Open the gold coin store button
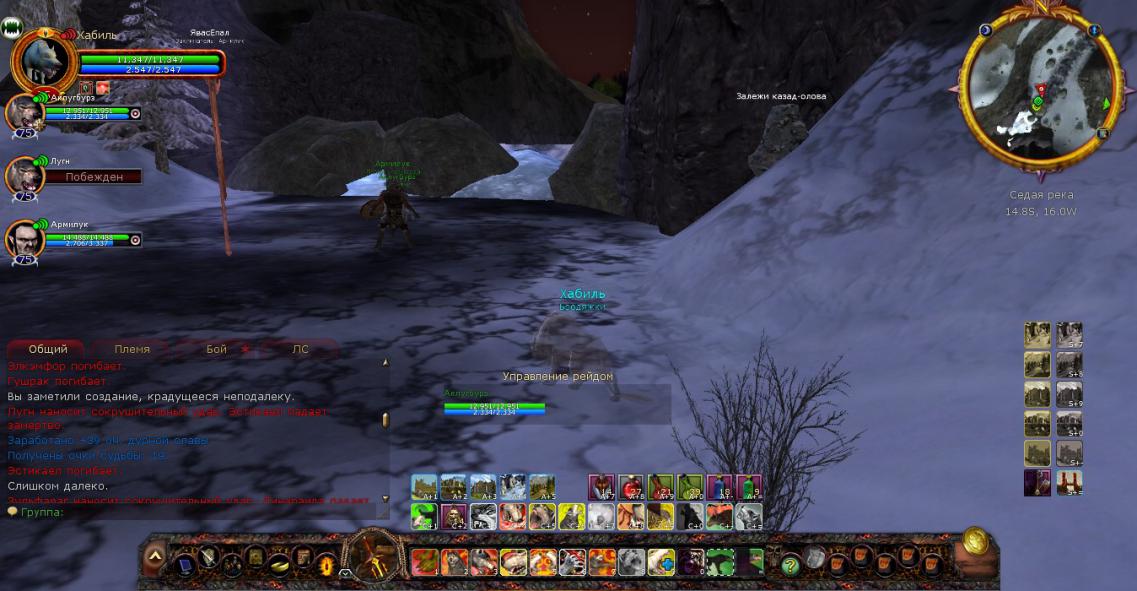Screen dimensions: 1137x591 click(976, 541)
